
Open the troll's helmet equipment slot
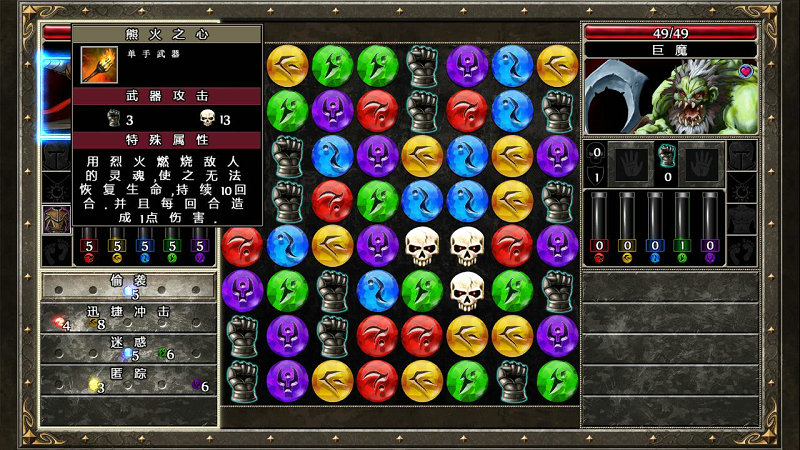tap(742, 155)
